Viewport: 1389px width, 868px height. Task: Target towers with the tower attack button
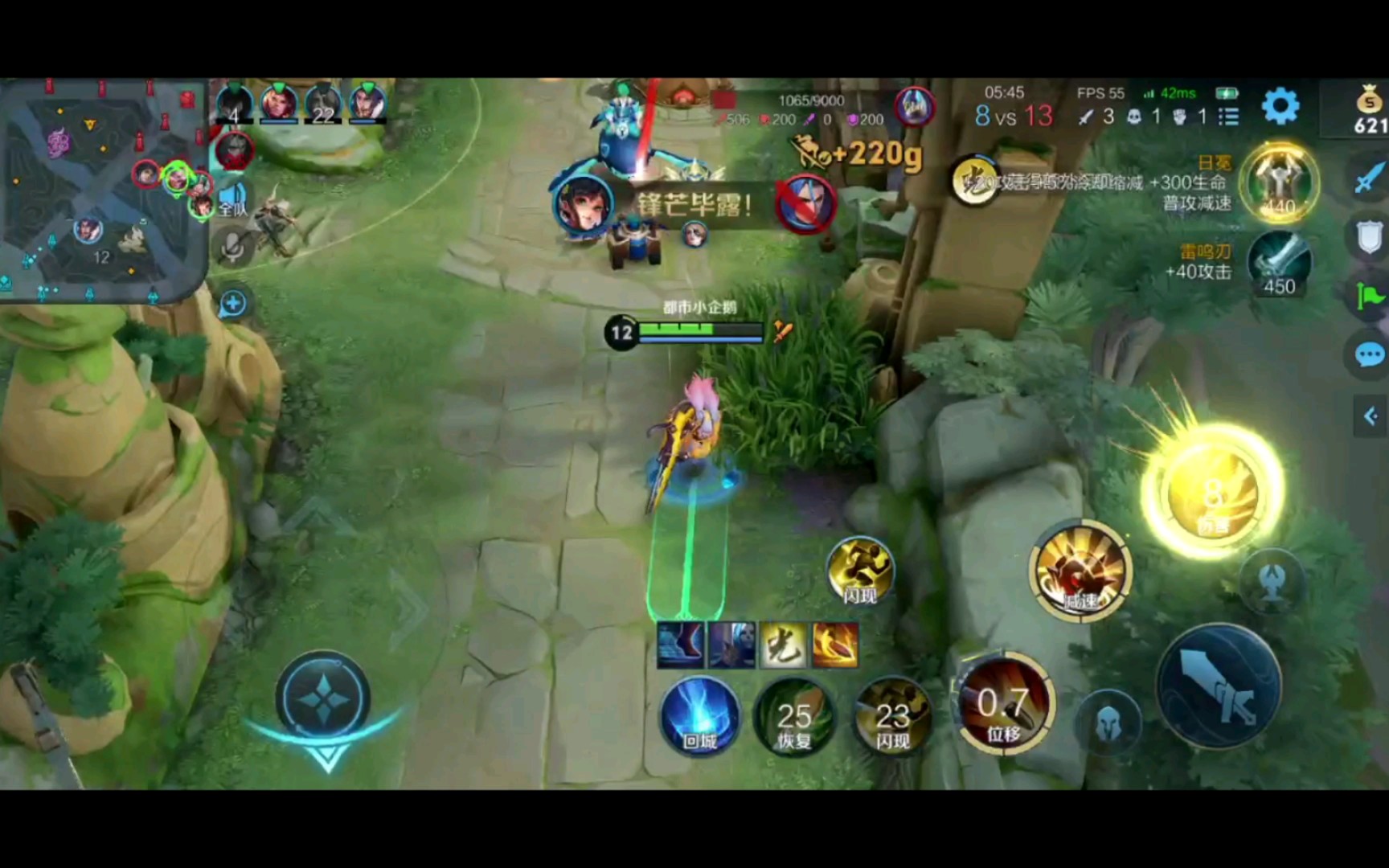1272,580
